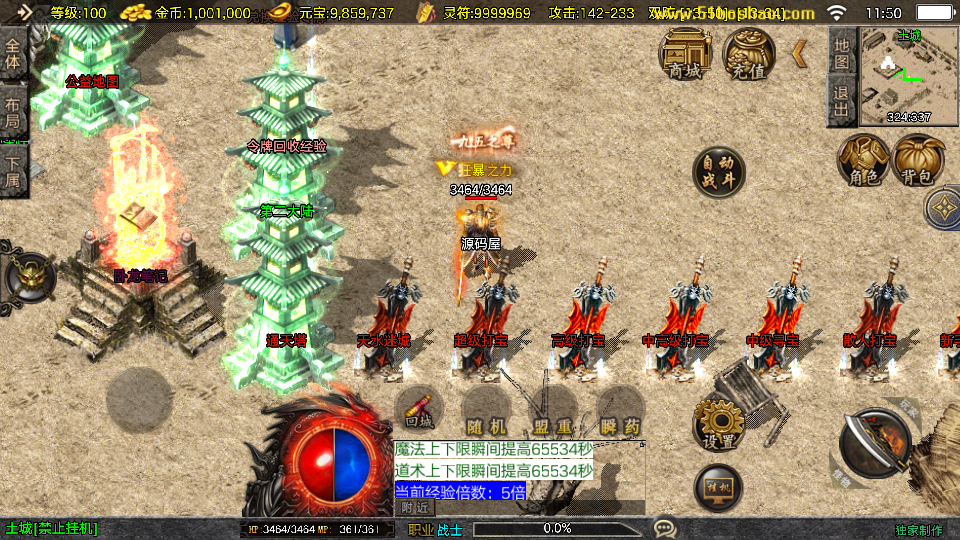
Task: Attack with the blade skill button
Action: (x=871, y=445)
